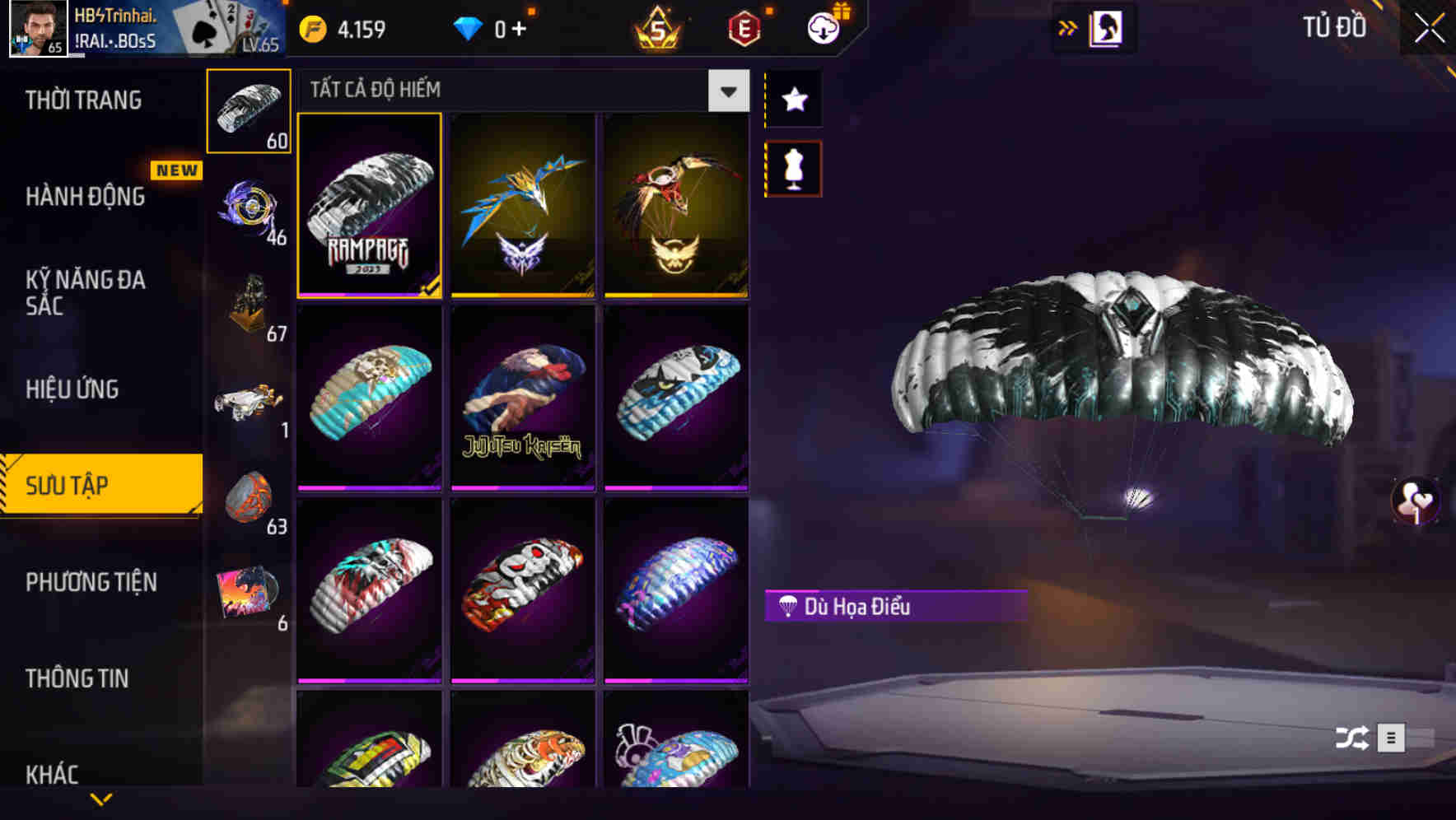Open the list view icon beside the shuffle
The height and width of the screenshot is (820, 1456).
coord(1392,738)
